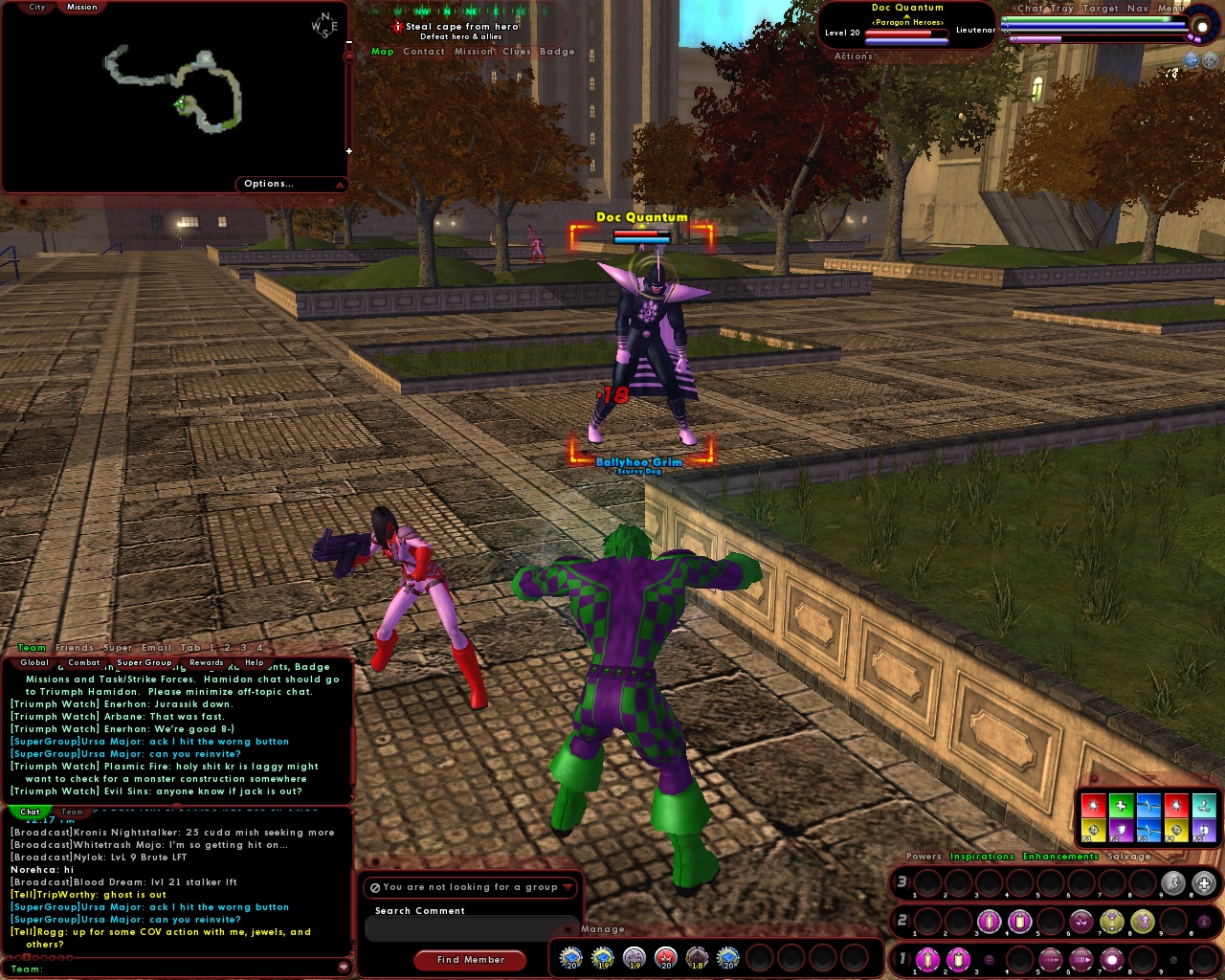Select the Super Group chat tab

click(x=145, y=662)
